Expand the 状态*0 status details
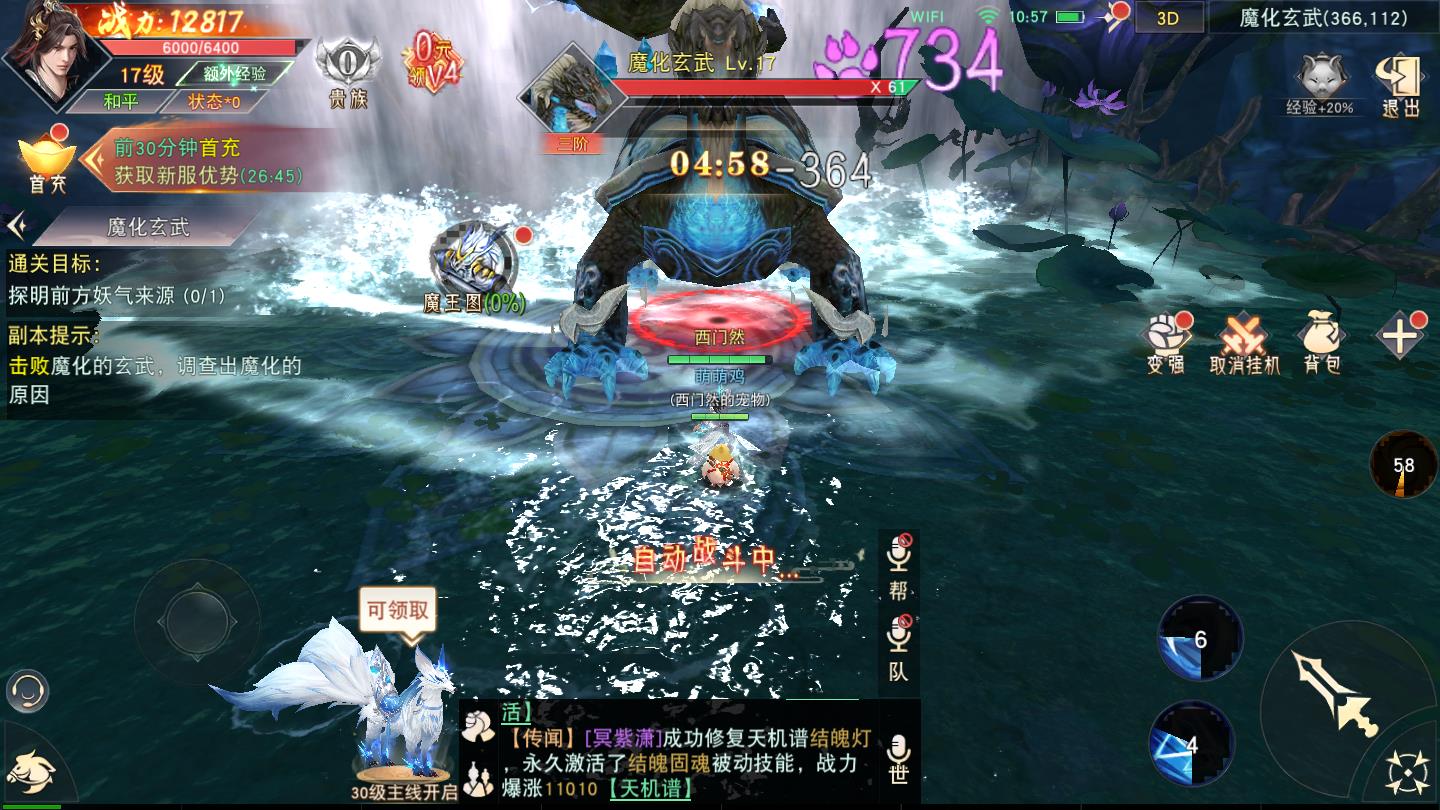 pos(215,100)
